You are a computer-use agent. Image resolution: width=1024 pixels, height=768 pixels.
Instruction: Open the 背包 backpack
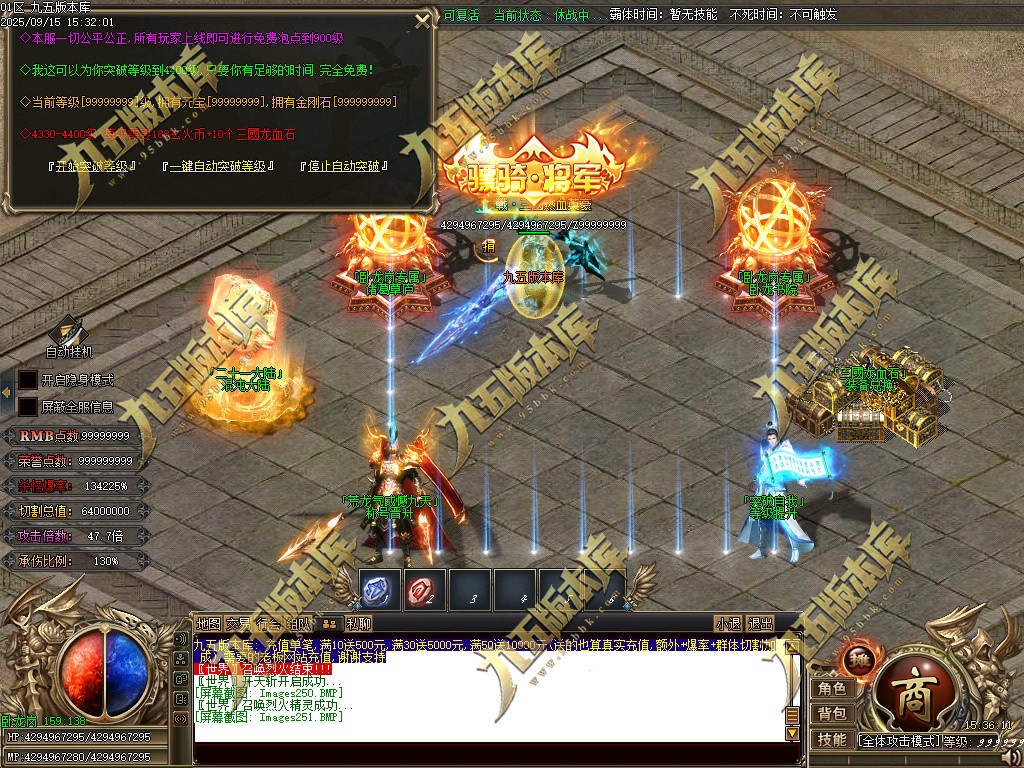(832, 714)
